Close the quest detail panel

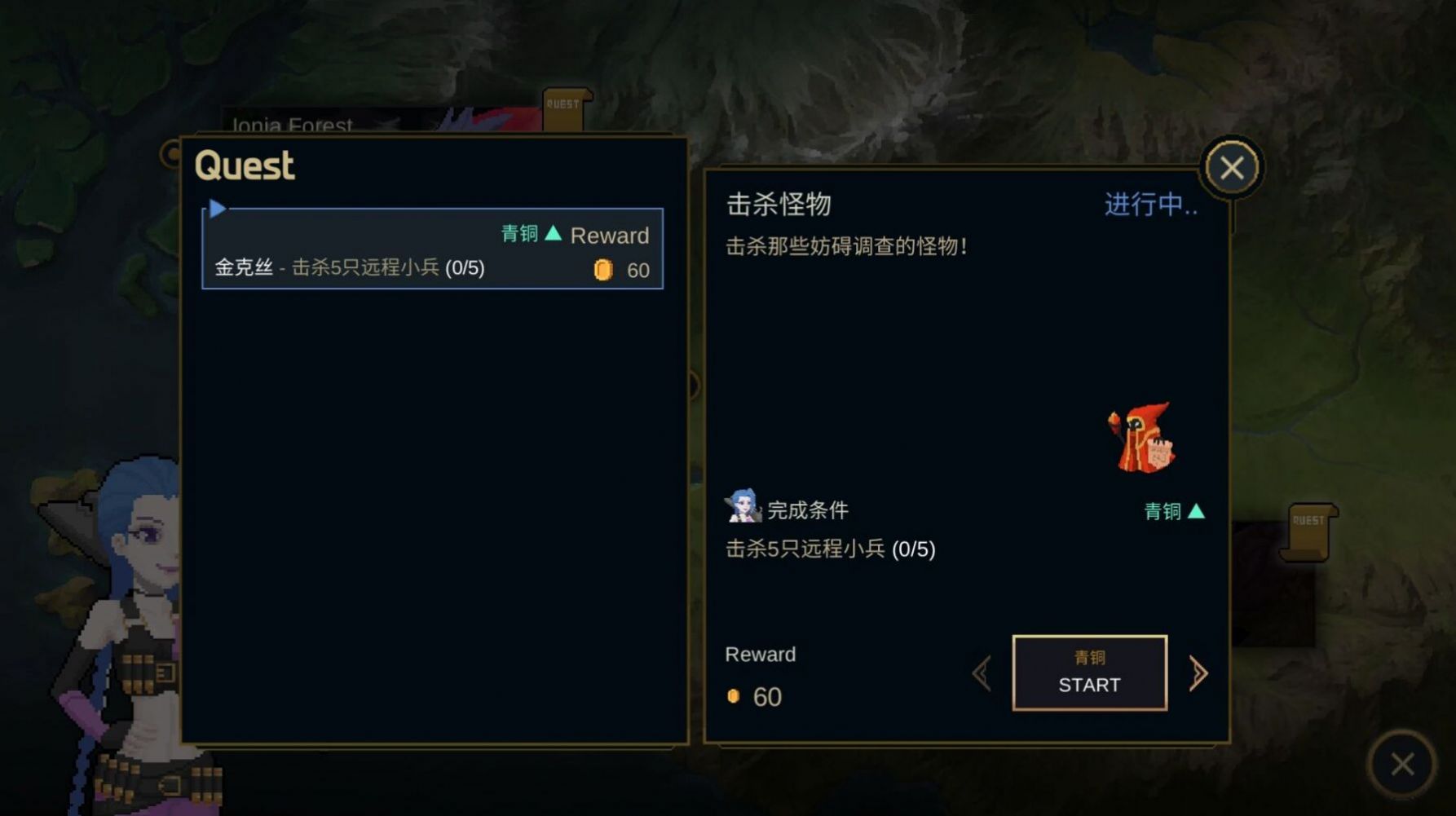pyautogui.click(x=1233, y=167)
